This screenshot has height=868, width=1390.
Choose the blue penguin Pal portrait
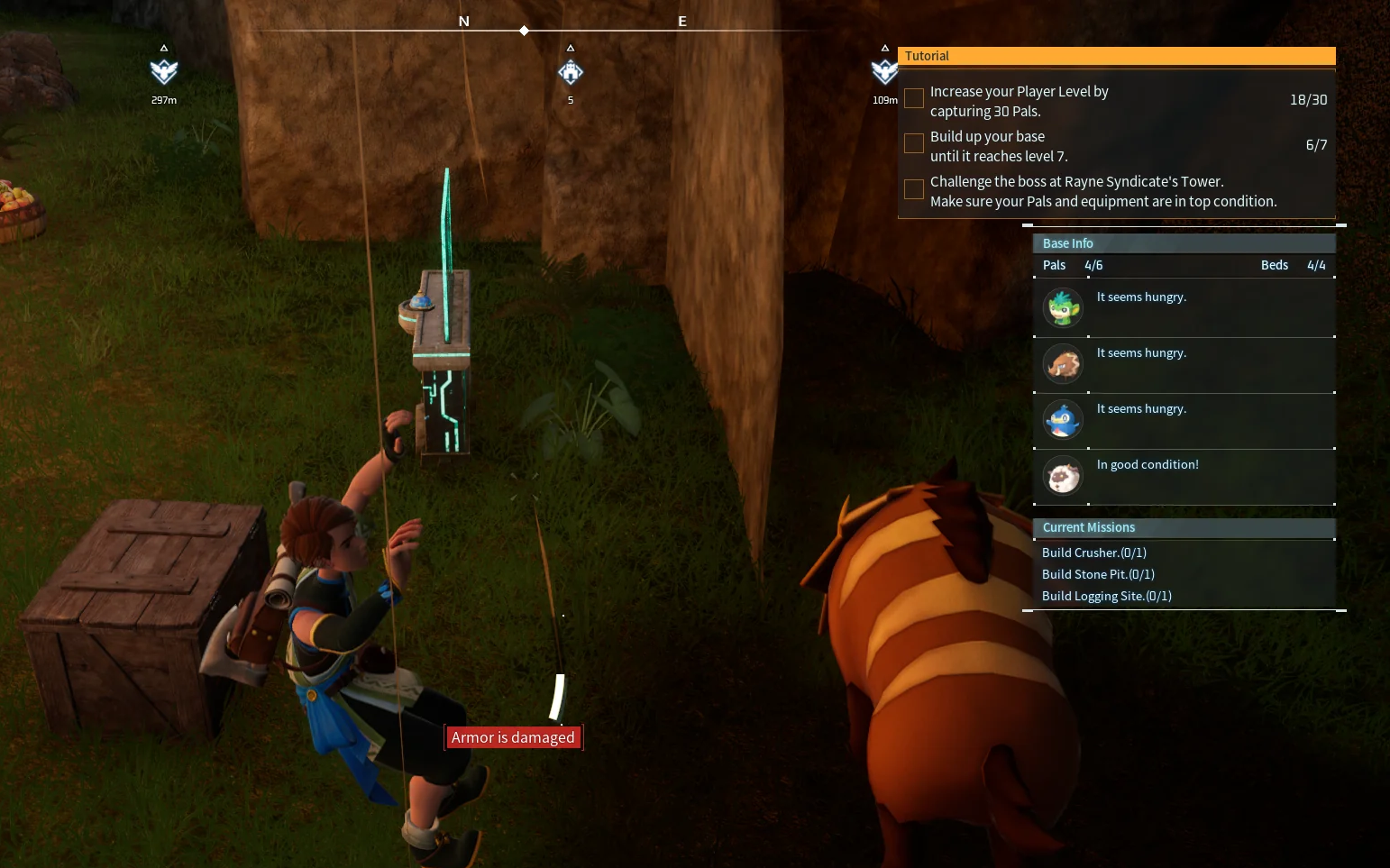[1063, 420]
